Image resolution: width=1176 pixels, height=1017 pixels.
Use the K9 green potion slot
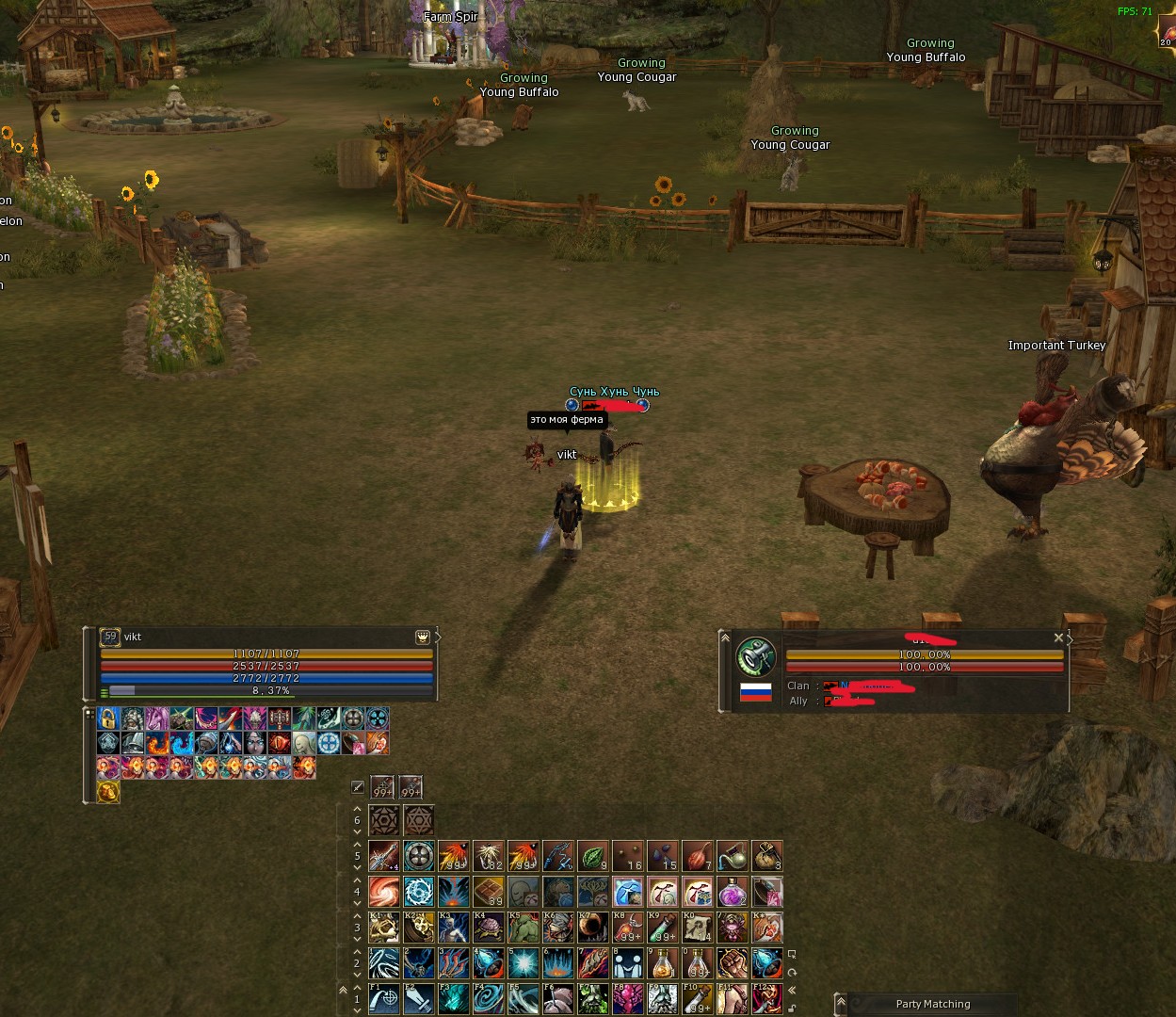click(663, 928)
